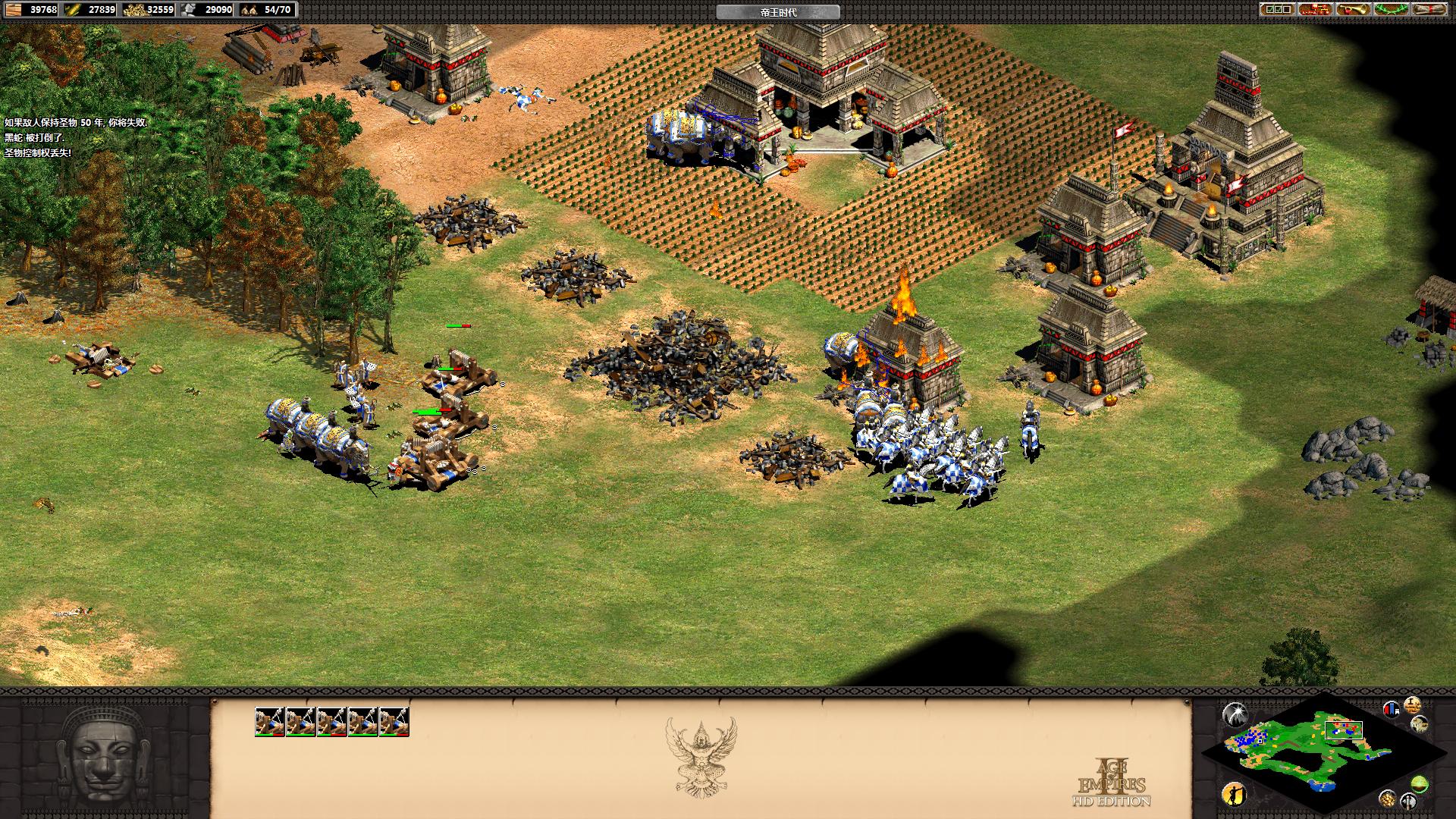Toggle the red and blue banners button

(x=1392, y=709)
